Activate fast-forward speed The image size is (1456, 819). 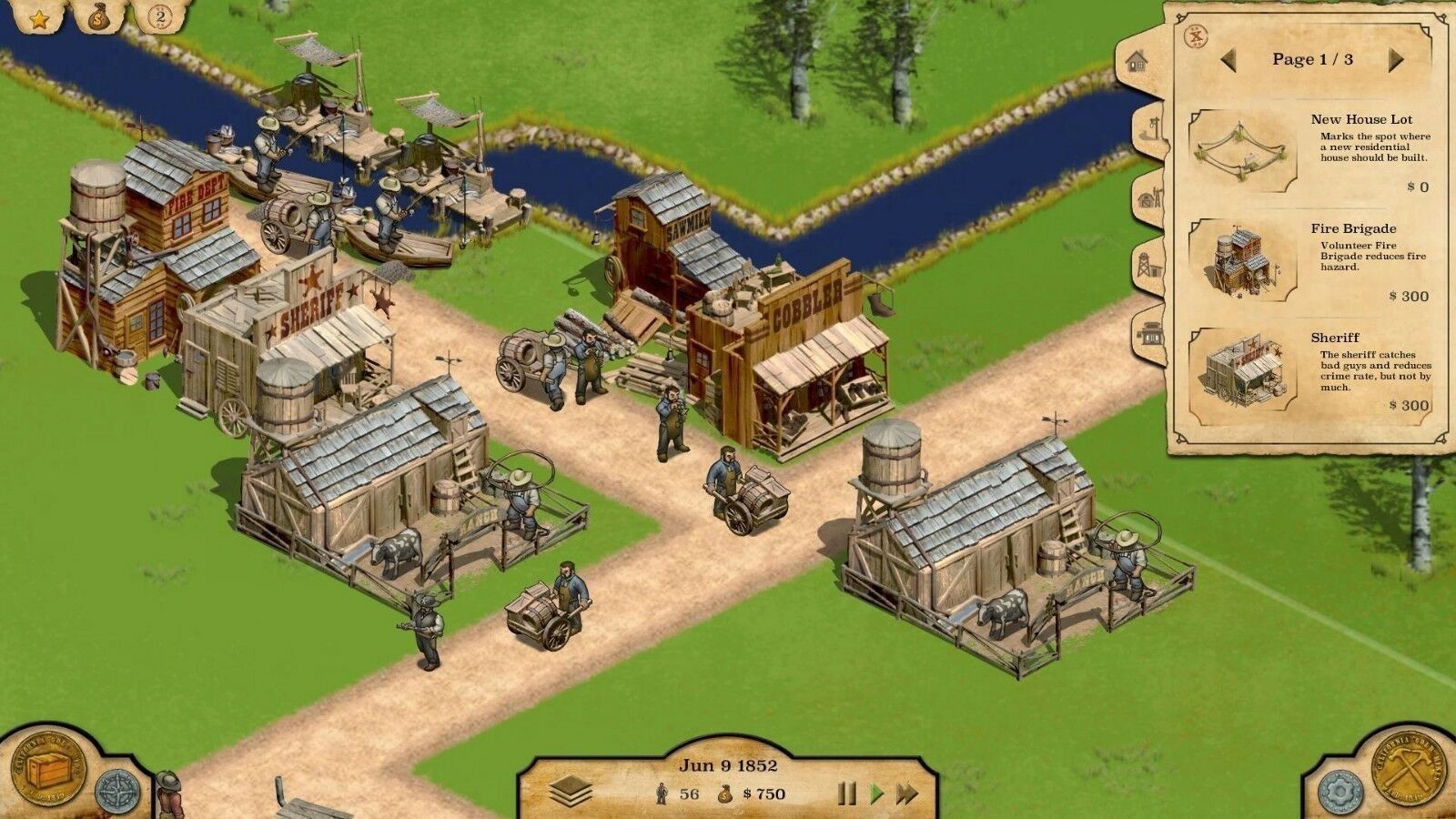click(x=906, y=794)
